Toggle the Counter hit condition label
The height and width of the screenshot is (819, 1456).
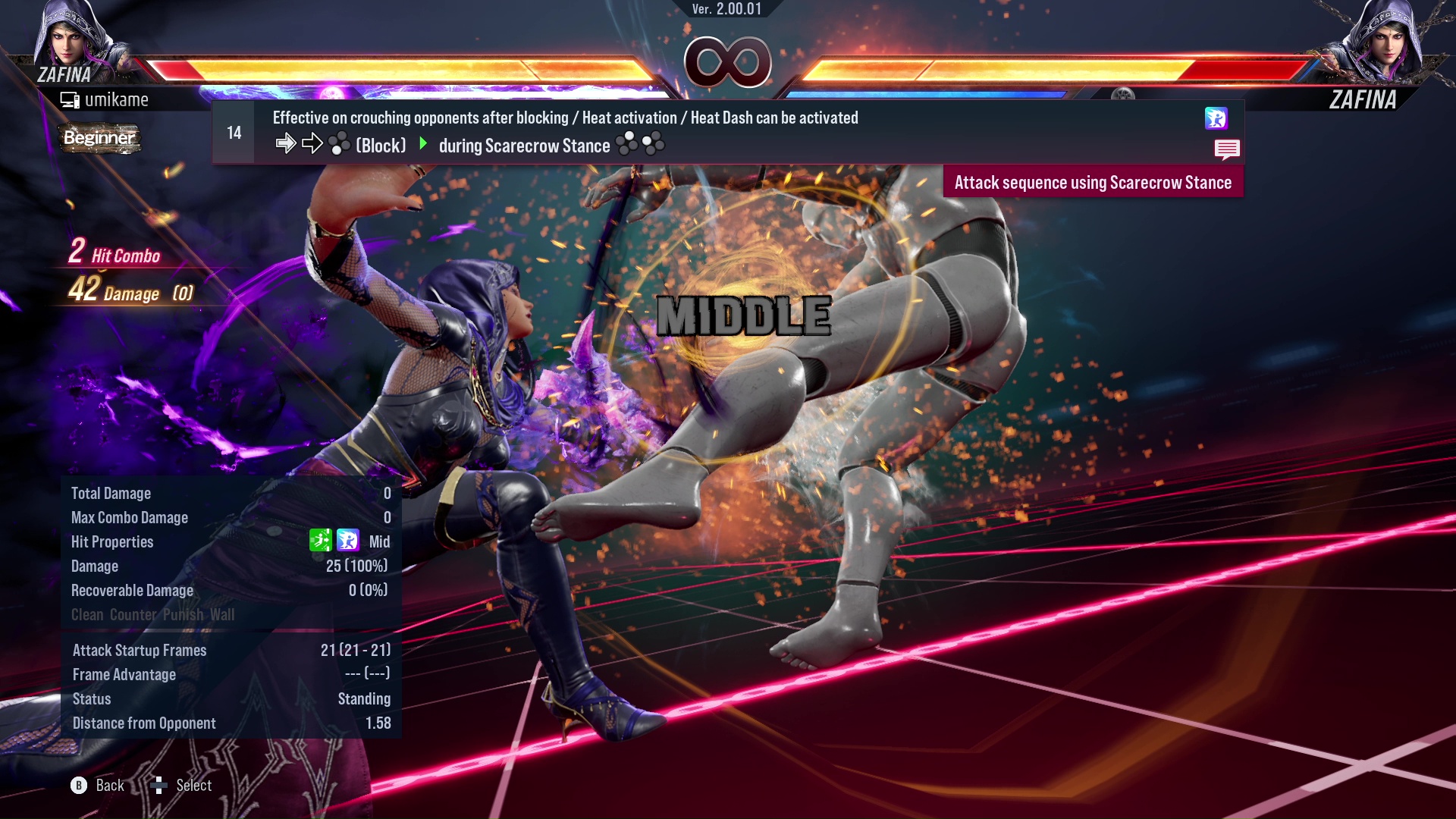click(133, 615)
